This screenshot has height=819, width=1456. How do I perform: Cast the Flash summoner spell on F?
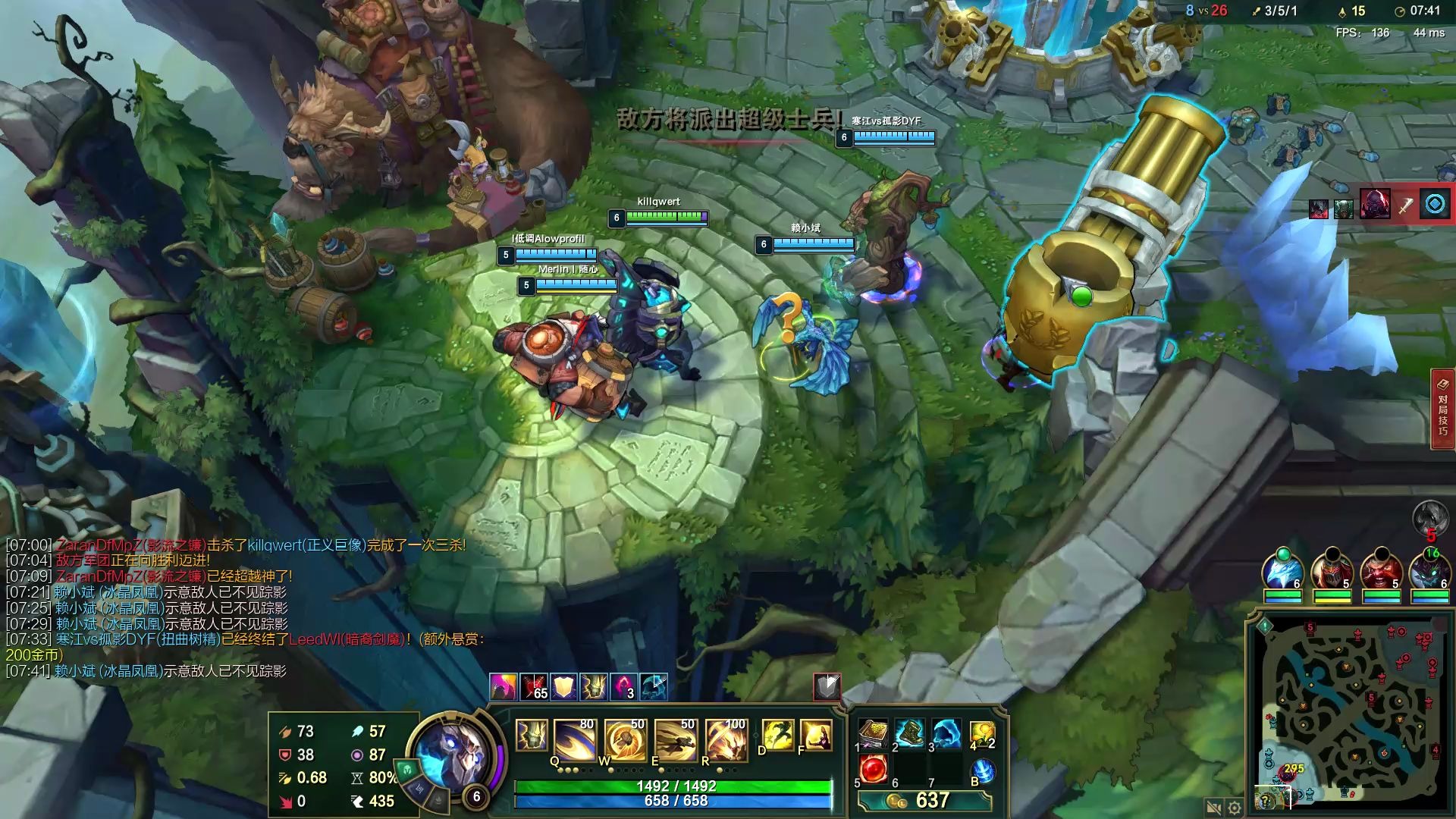click(x=816, y=735)
